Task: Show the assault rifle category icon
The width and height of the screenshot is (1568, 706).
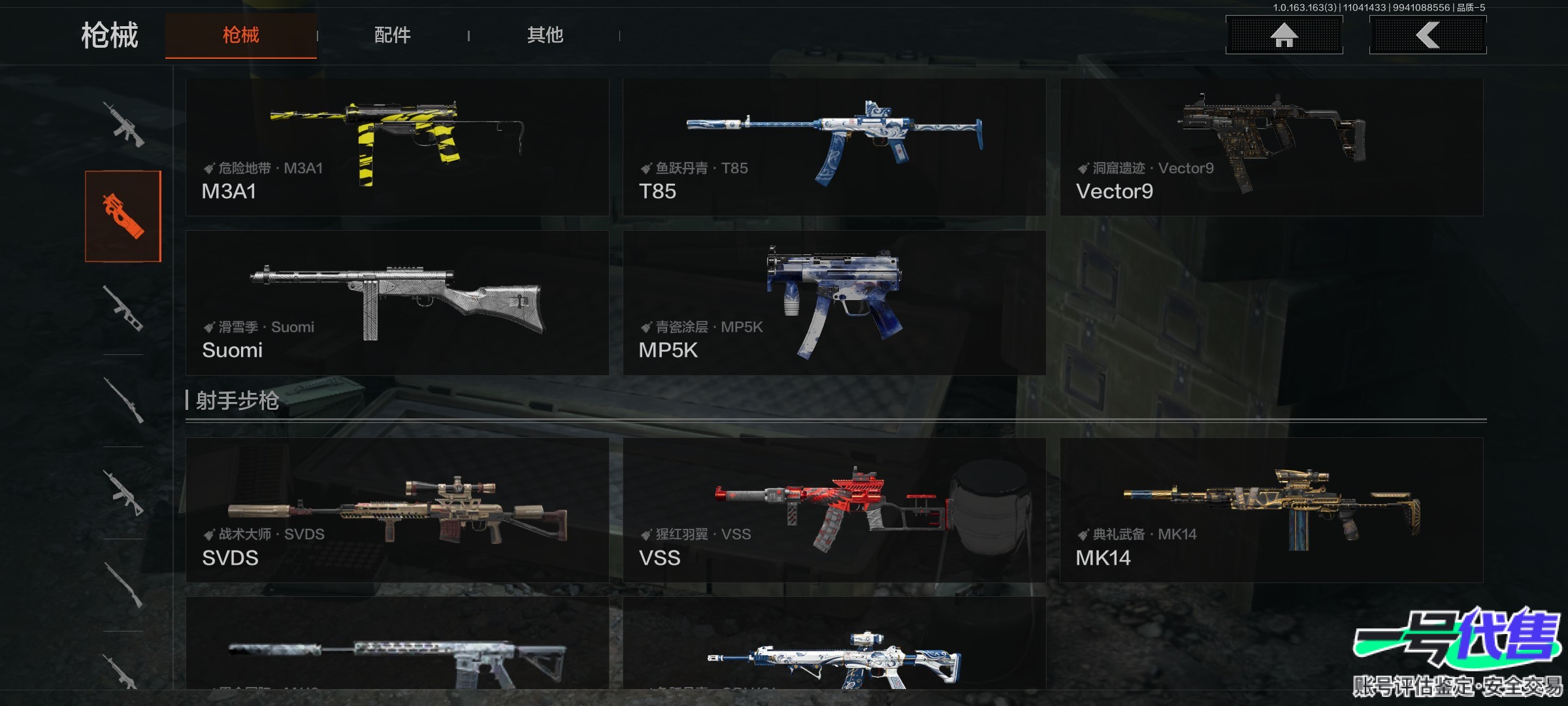Action: [123, 124]
